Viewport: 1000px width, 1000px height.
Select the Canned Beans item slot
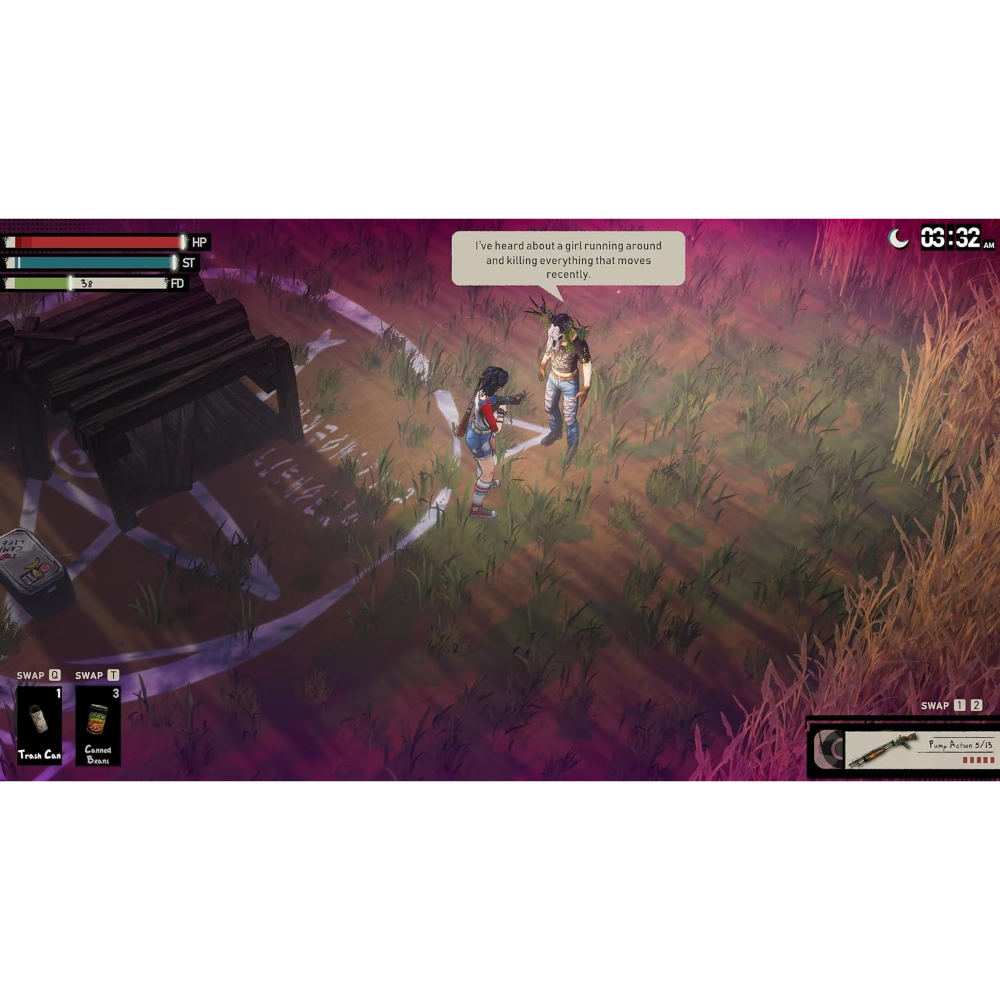98,725
